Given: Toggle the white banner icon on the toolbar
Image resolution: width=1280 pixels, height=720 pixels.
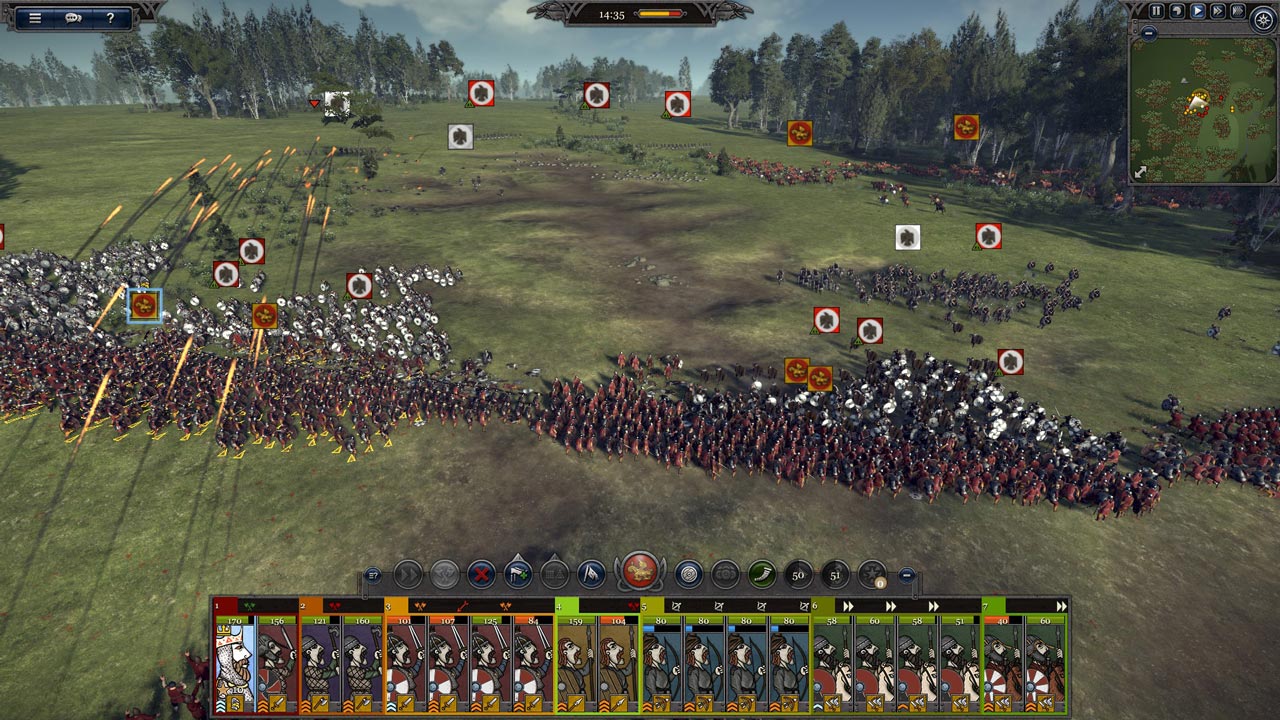Looking at the screenshot, I should click(590, 573).
